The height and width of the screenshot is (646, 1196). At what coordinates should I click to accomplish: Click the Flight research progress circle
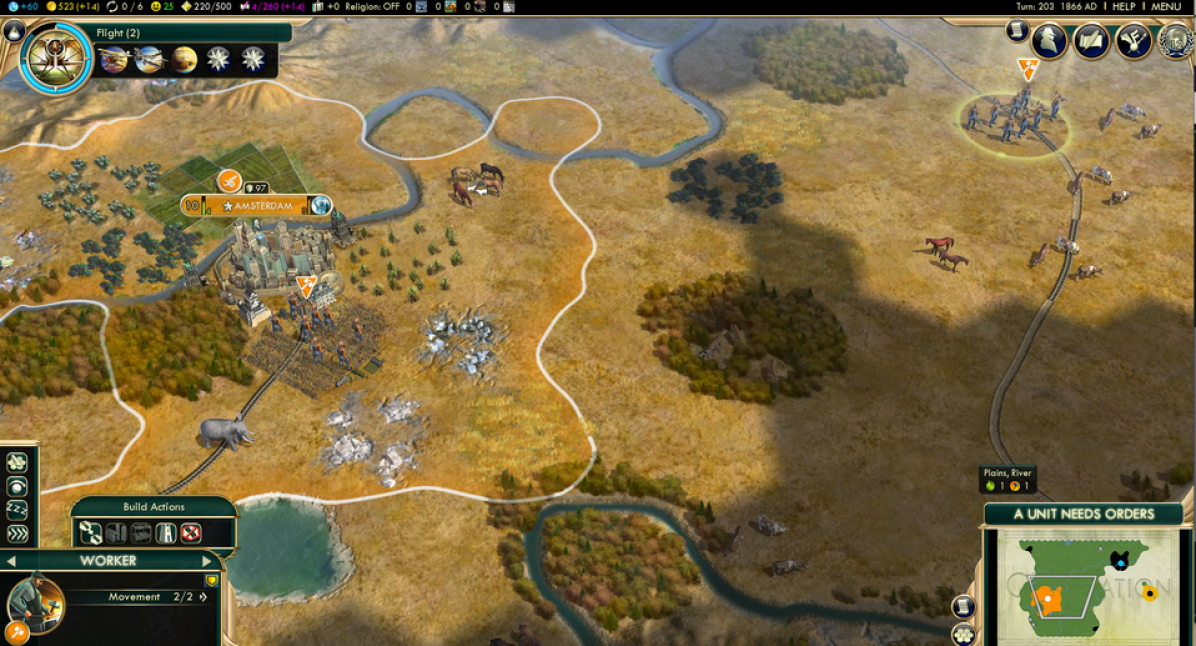tap(55, 58)
